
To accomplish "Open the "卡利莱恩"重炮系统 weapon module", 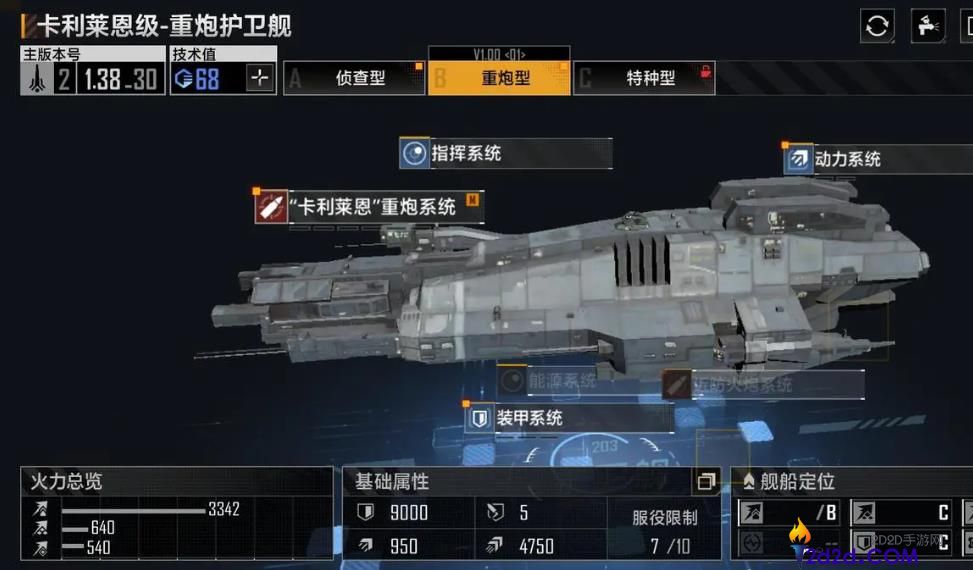I will coord(369,207).
